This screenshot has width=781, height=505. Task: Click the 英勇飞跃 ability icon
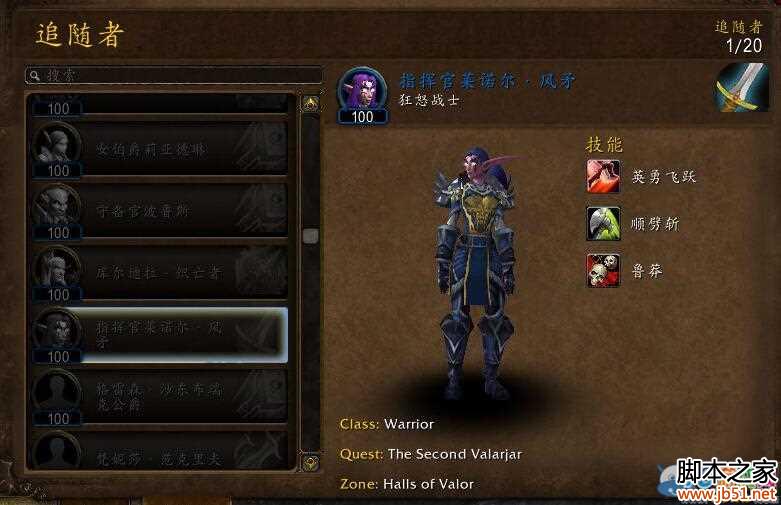603,177
